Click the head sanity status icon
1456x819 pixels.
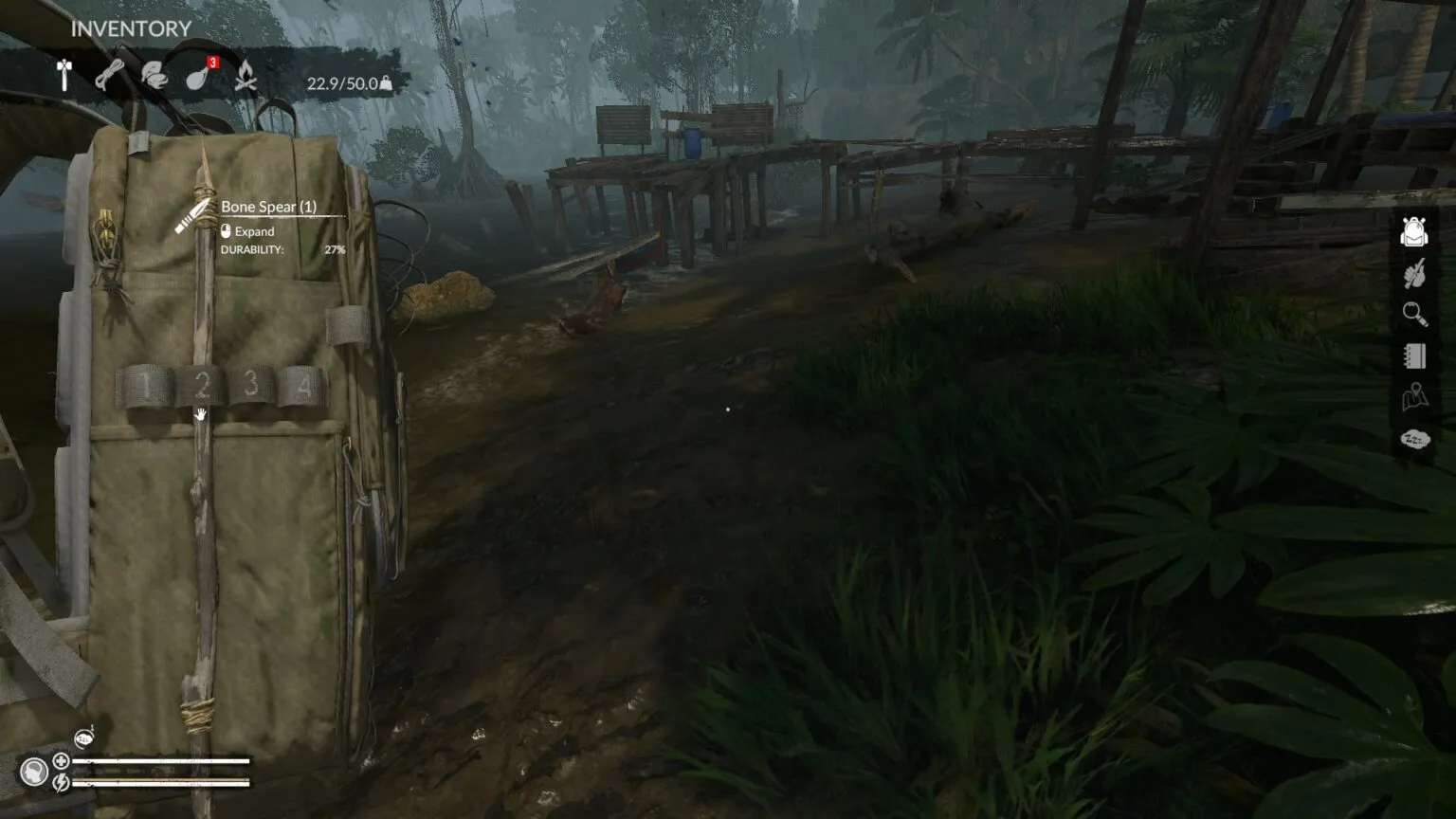34,772
